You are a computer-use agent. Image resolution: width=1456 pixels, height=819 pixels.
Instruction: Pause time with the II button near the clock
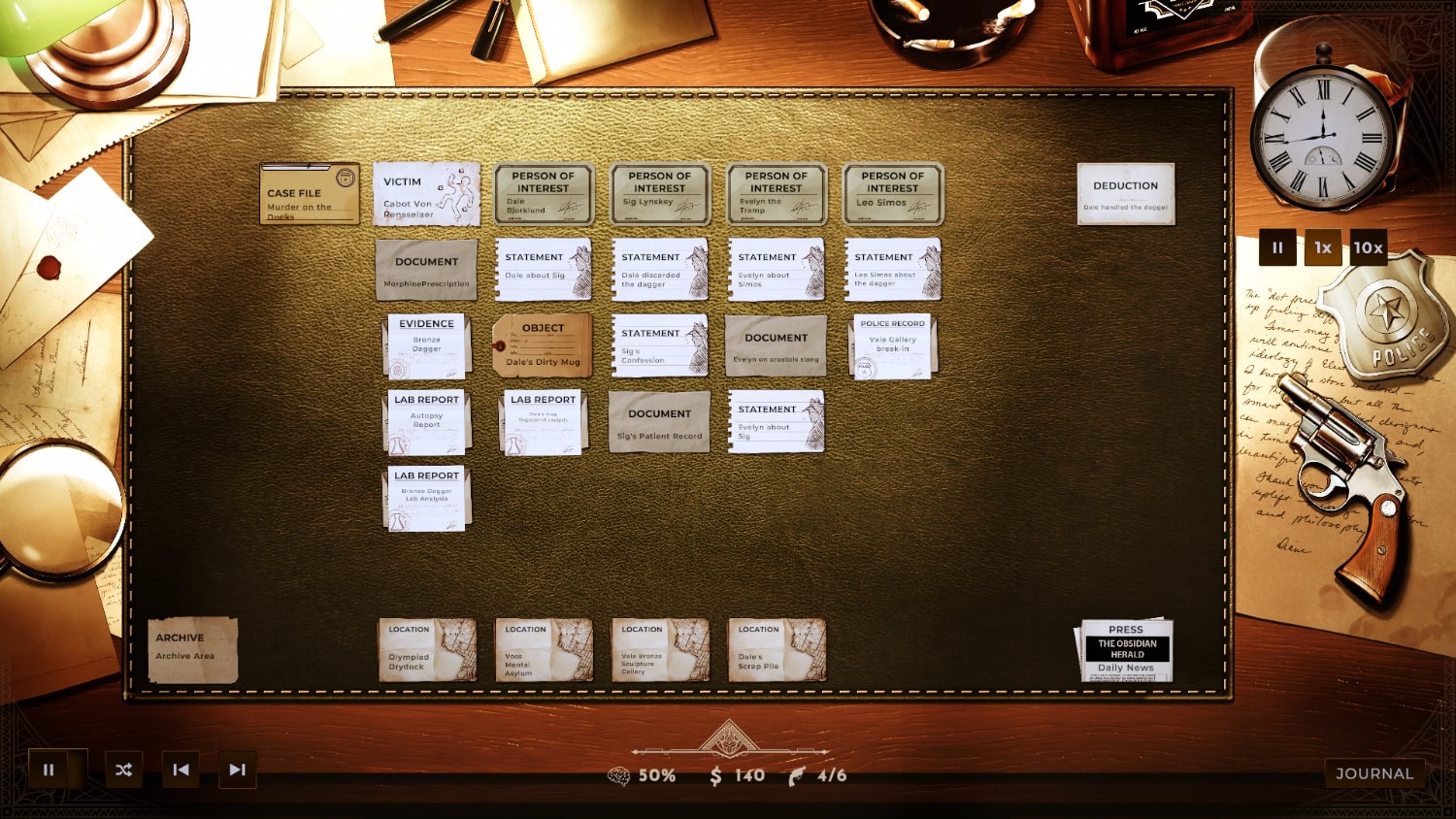coord(1276,247)
